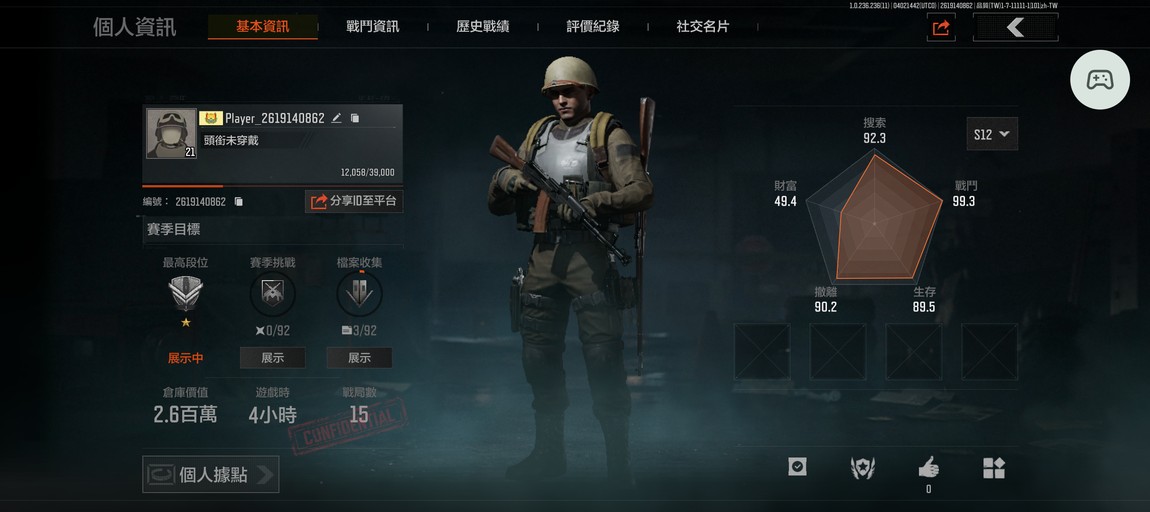Image resolution: width=1150 pixels, height=512 pixels.
Task: Copy the 編號 ID number
Action: point(238,202)
